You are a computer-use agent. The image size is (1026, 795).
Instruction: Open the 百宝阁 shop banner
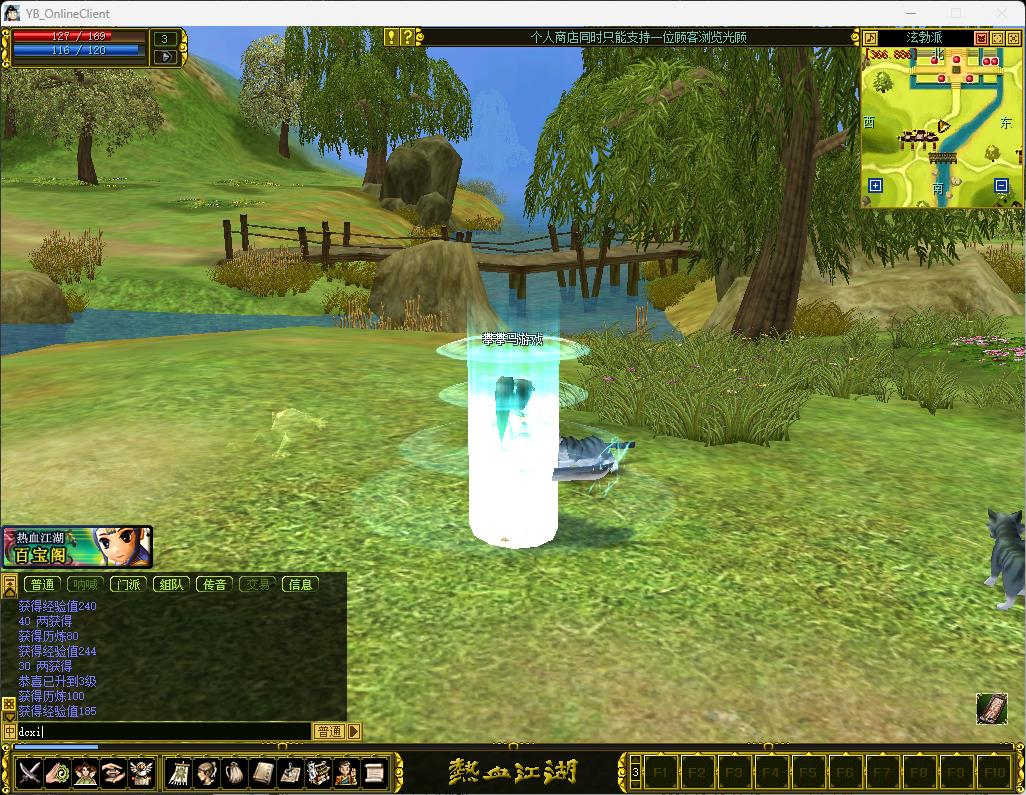click(76, 546)
